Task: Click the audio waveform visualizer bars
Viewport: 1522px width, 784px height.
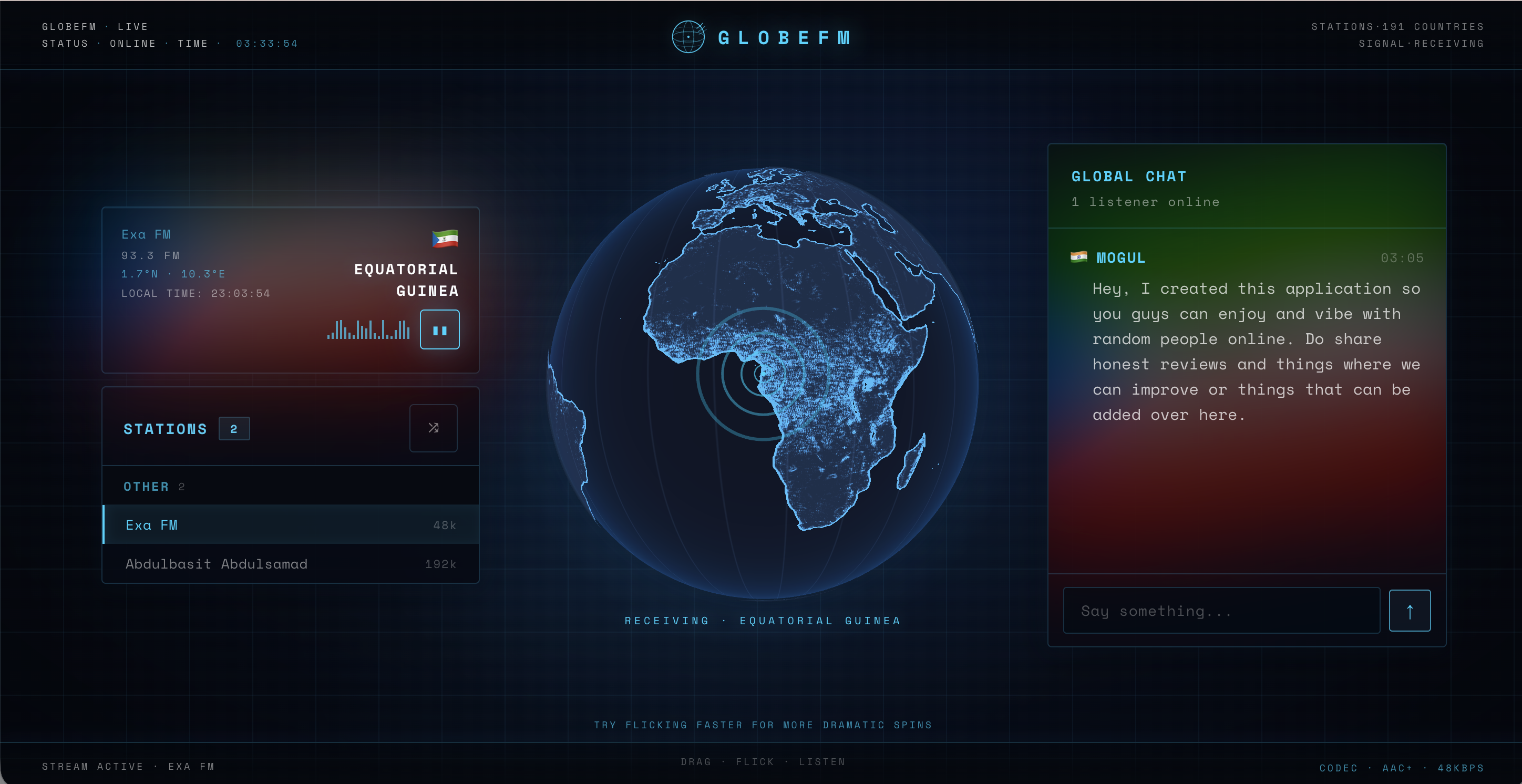Action: click(x=367, y=329)
